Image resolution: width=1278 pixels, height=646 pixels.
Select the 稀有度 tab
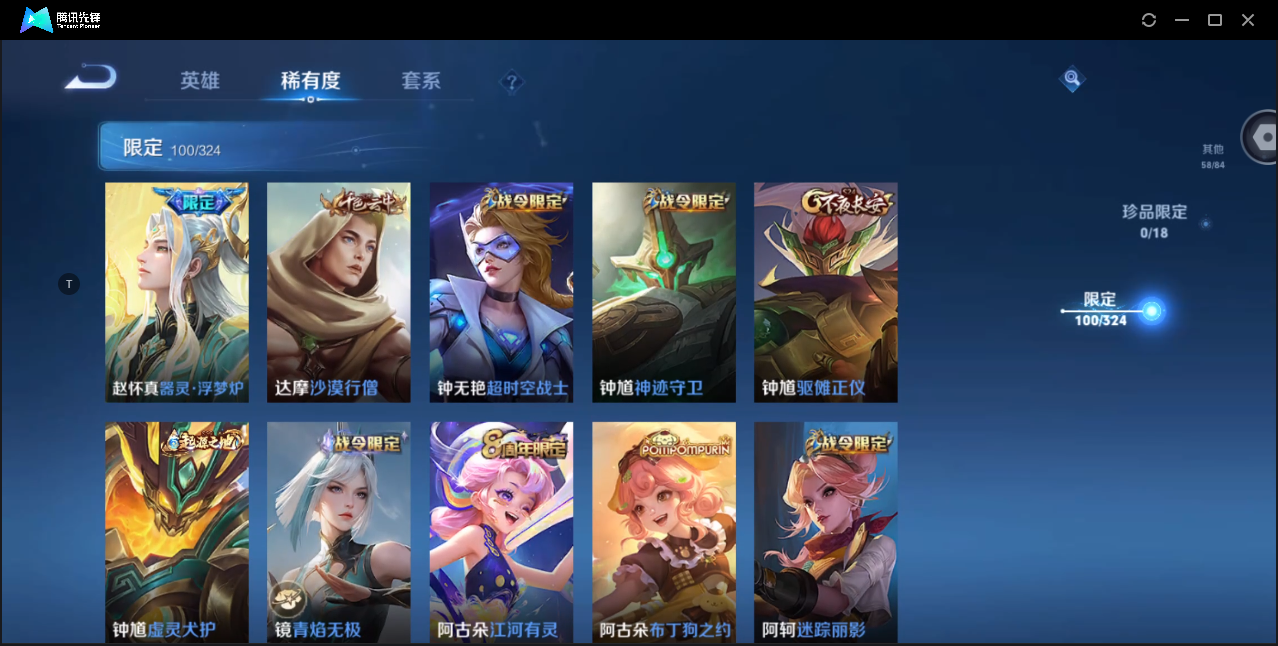pos(310,81)
